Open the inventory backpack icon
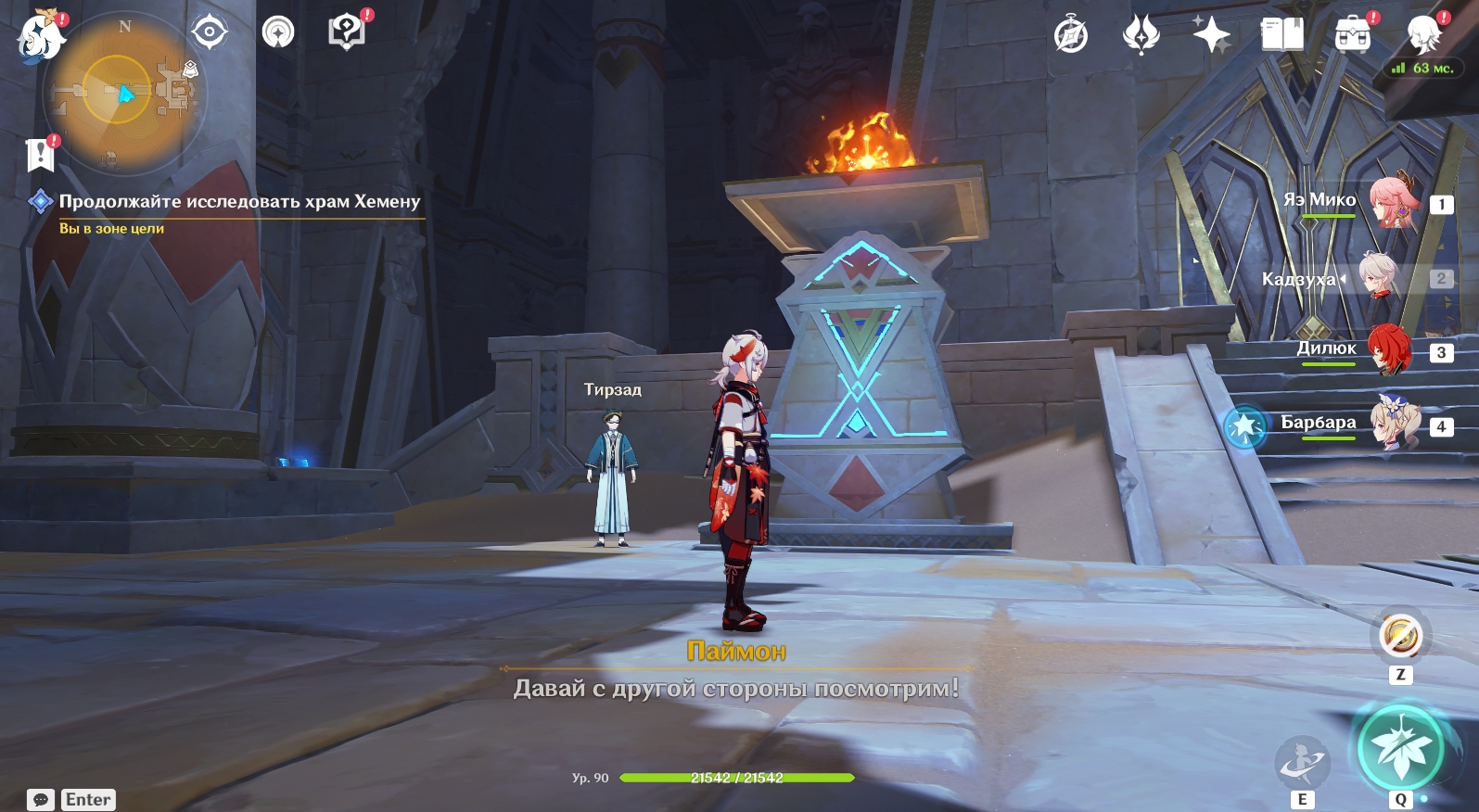Screen dimensions: 1479x812 (1353, 36)
